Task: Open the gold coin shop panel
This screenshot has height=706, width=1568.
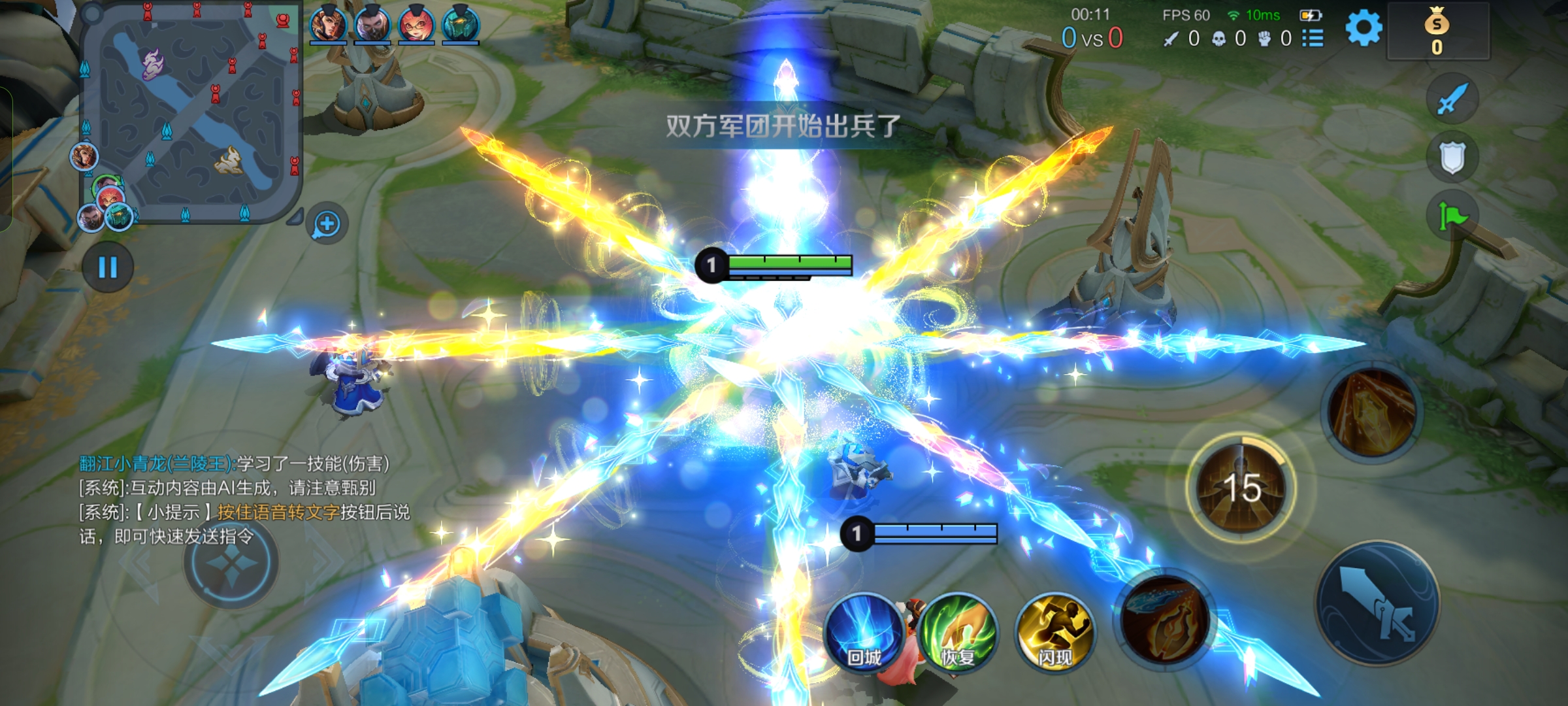Action: pos(1437,31)
